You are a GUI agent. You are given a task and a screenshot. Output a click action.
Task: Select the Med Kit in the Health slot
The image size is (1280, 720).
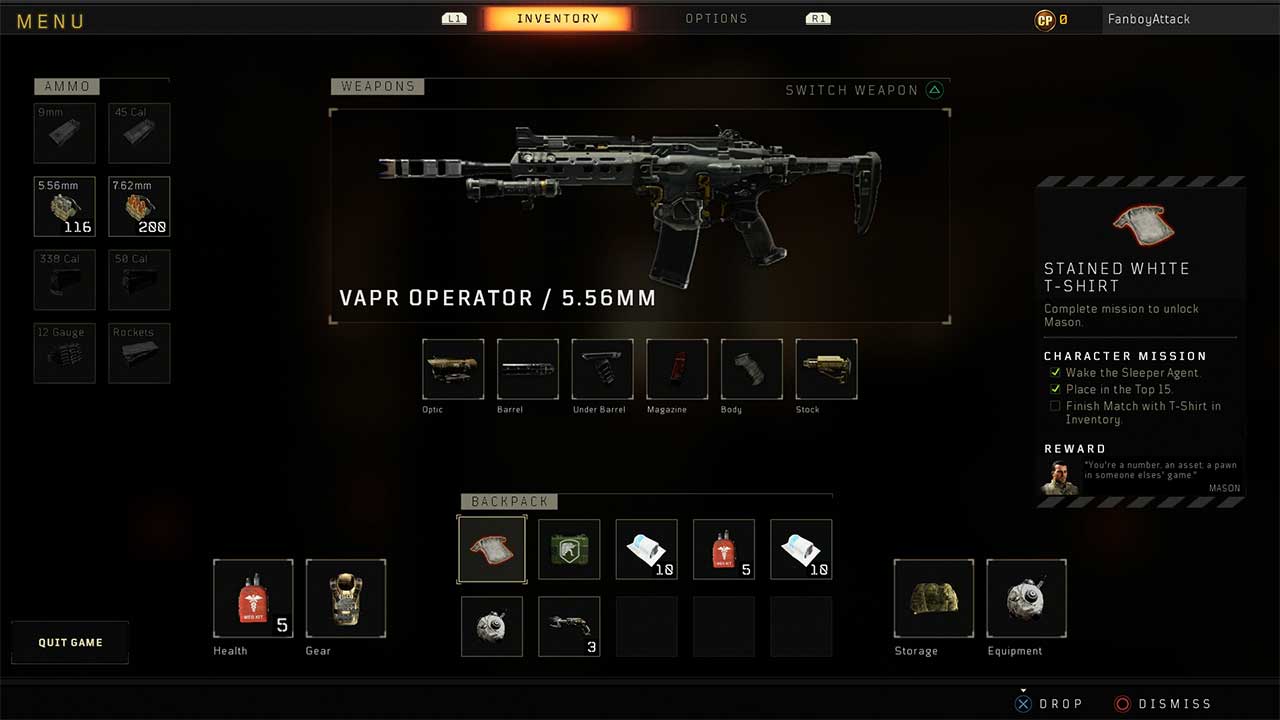point(253,600)
